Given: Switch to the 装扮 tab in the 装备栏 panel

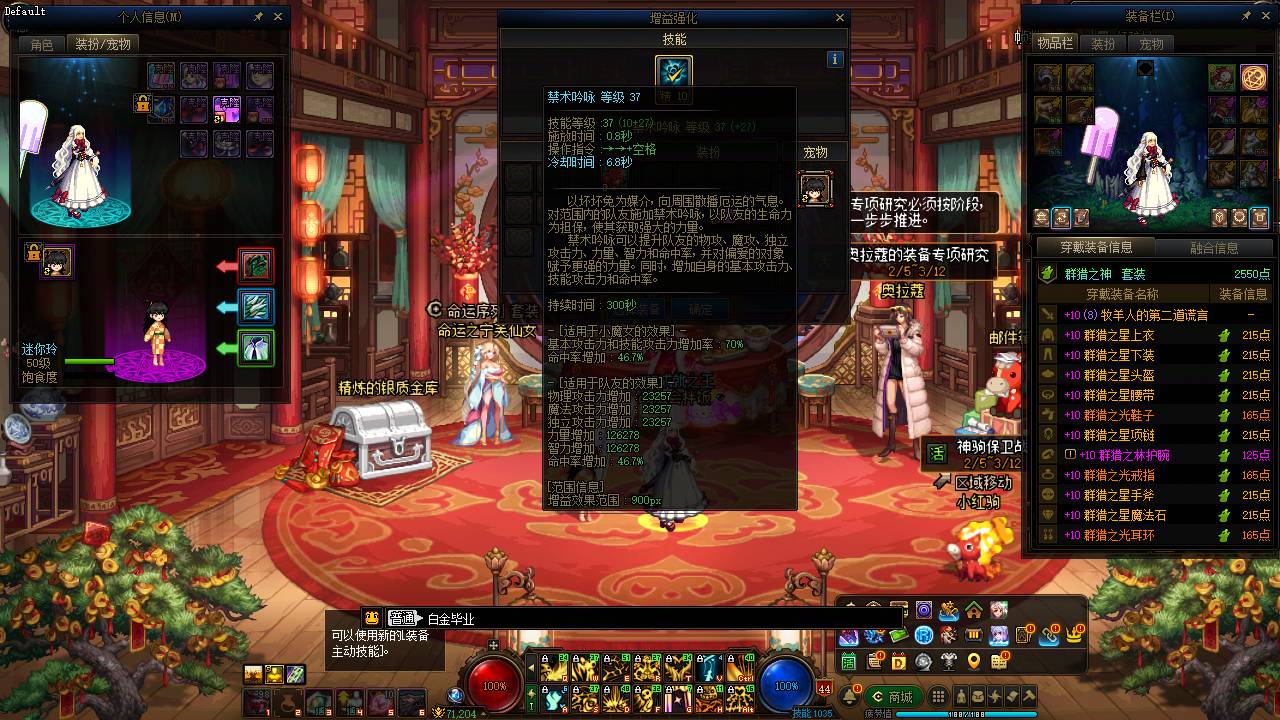Looking at the screenshot, I should click(1103, 44).
